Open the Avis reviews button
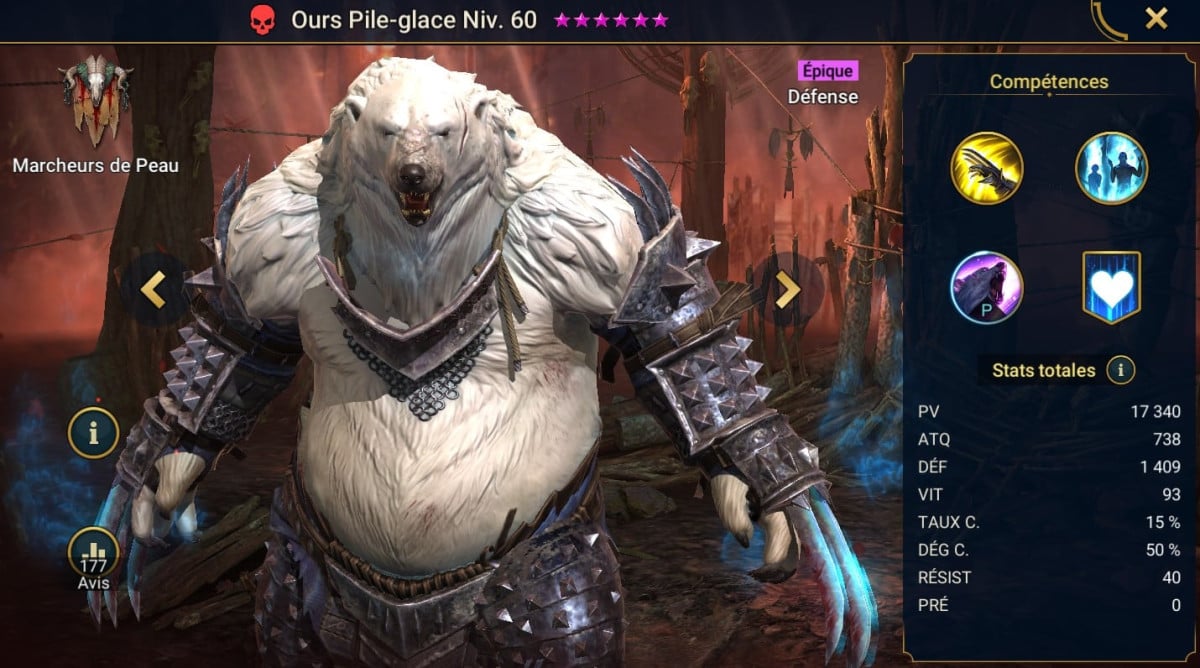The height and width of the screenshot is (668, 1200). click(x=94, y=556)
